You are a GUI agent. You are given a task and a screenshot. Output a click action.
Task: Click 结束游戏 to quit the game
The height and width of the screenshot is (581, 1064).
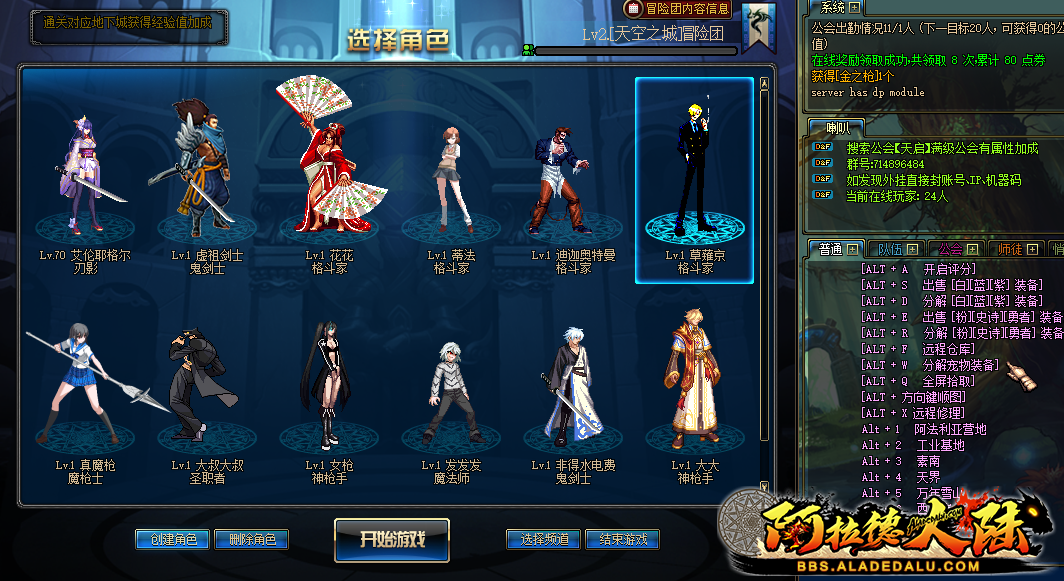click(622, 539)
